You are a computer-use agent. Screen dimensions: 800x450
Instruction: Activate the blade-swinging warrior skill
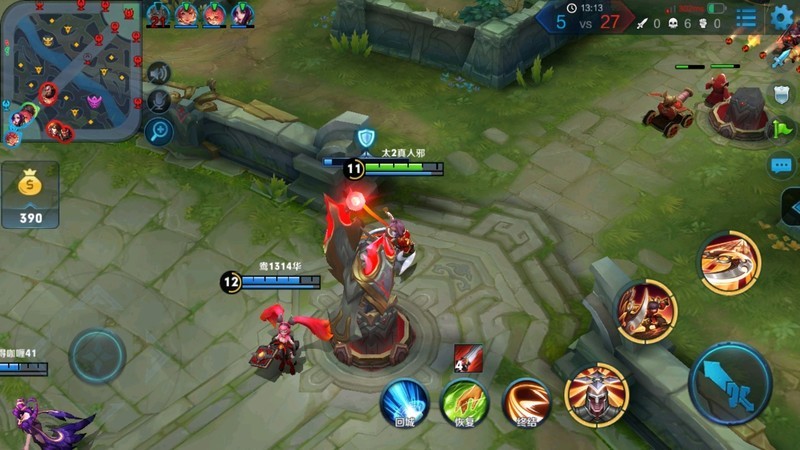(x=646, y=310)
